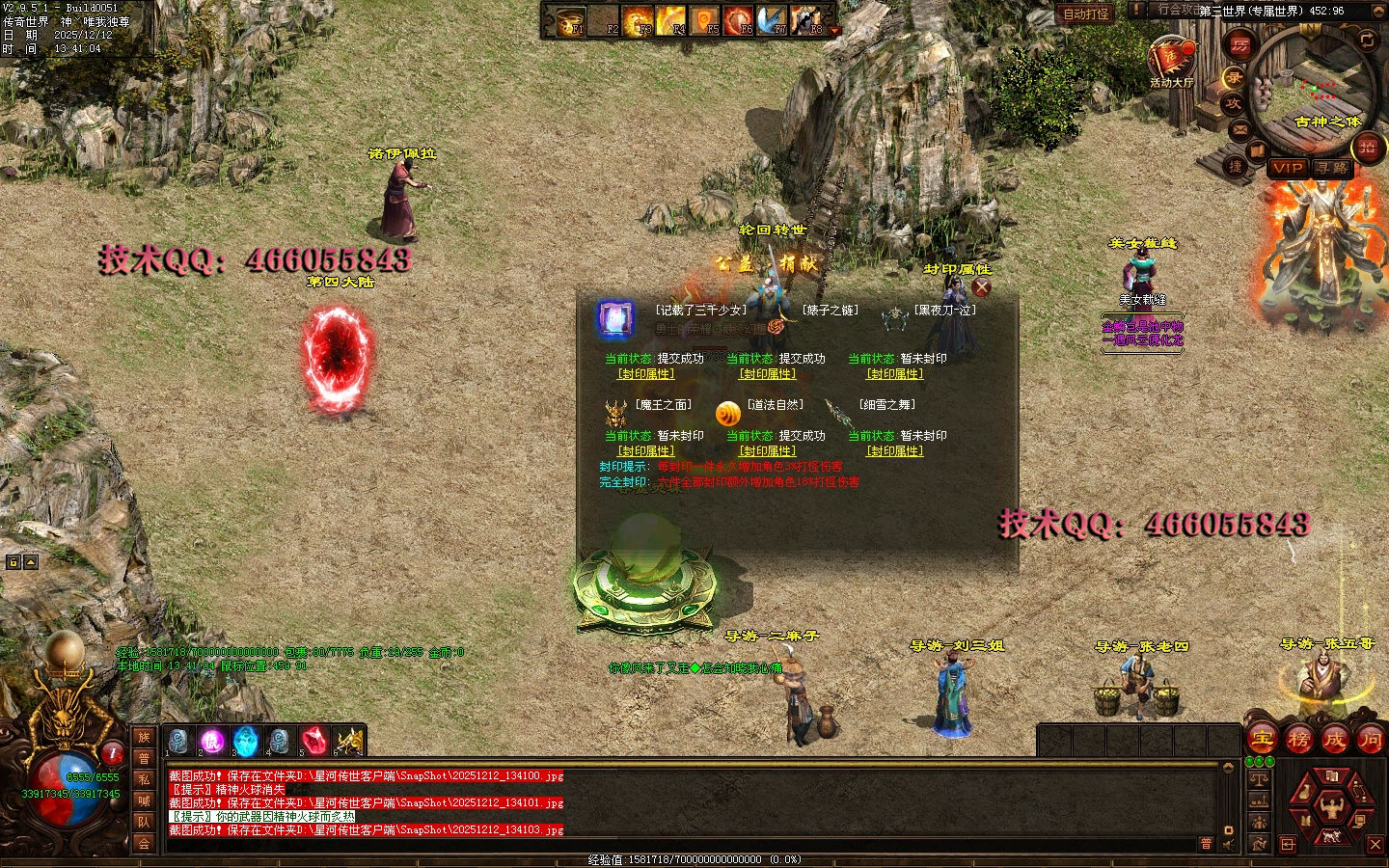The image size is (1389, 868).
Task: Open the balance-scale trade icon
Action: pyautogui.click(x=1259, y=778)
